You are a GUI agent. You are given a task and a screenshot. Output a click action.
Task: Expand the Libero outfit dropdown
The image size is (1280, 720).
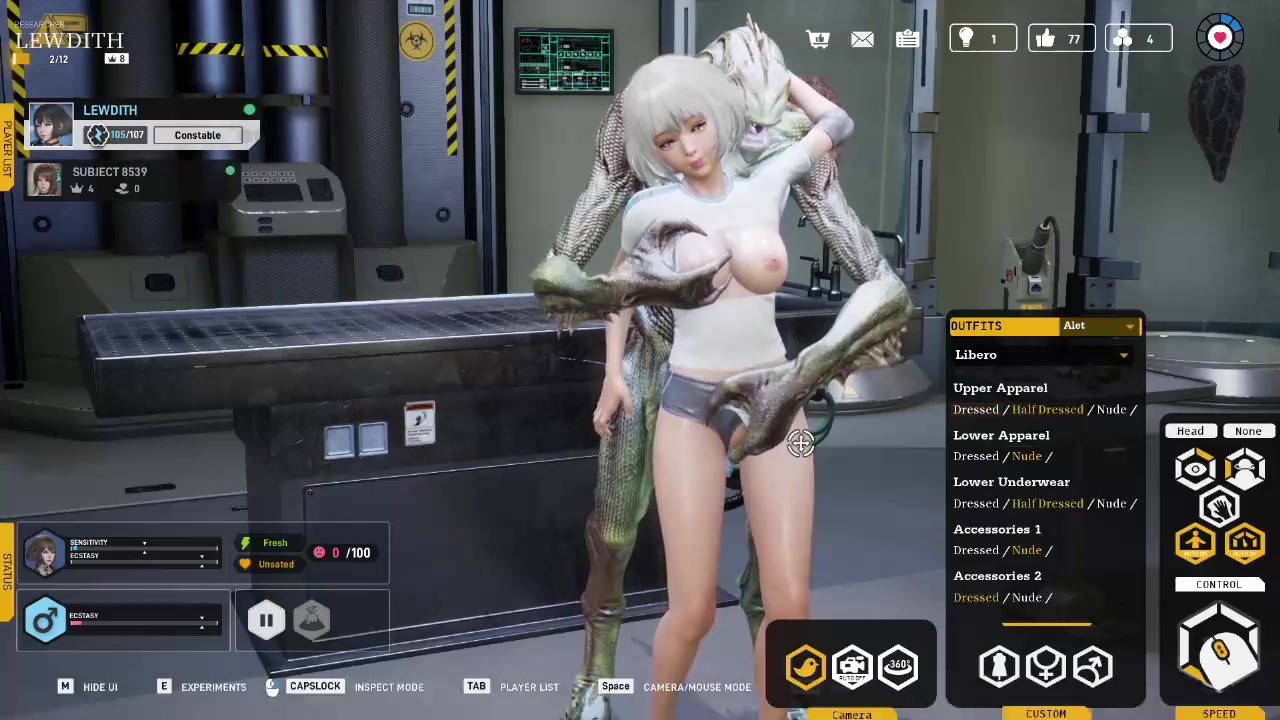tap(1043, 355)
